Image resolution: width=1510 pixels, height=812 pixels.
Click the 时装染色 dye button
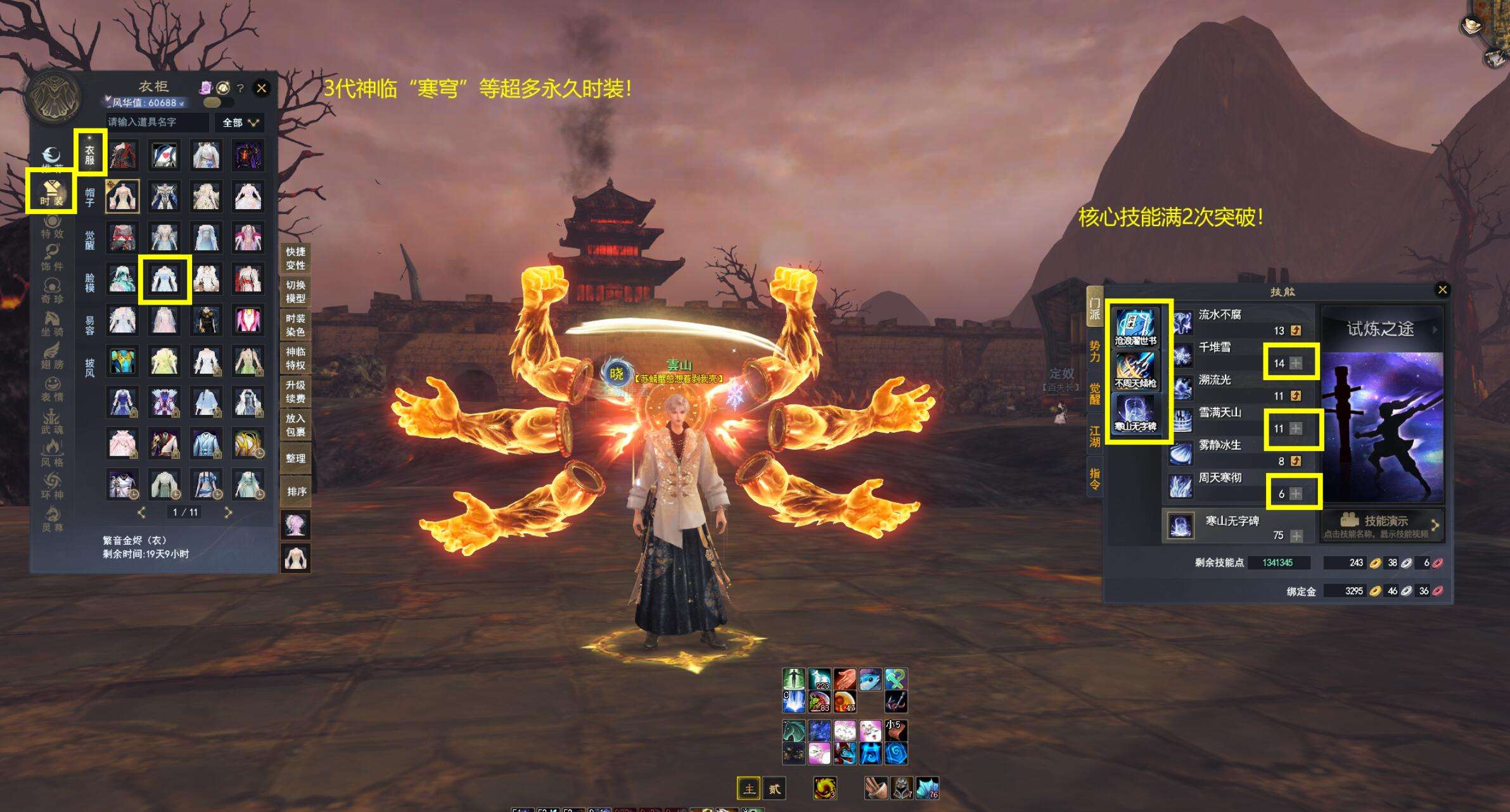pos(295,325)
